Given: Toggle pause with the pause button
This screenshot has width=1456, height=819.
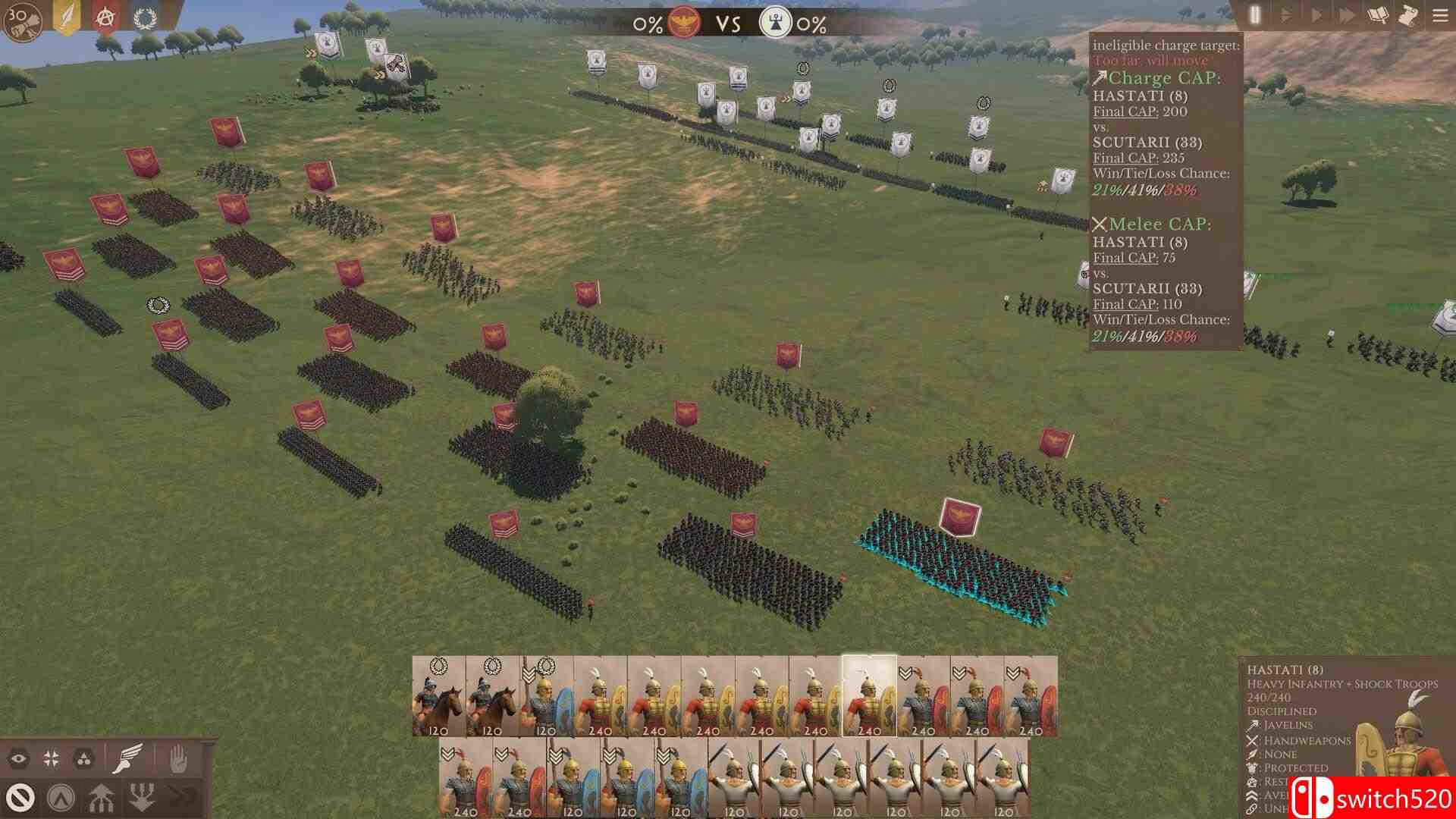Looking at the screenshot, I should tap(1255, 14).
